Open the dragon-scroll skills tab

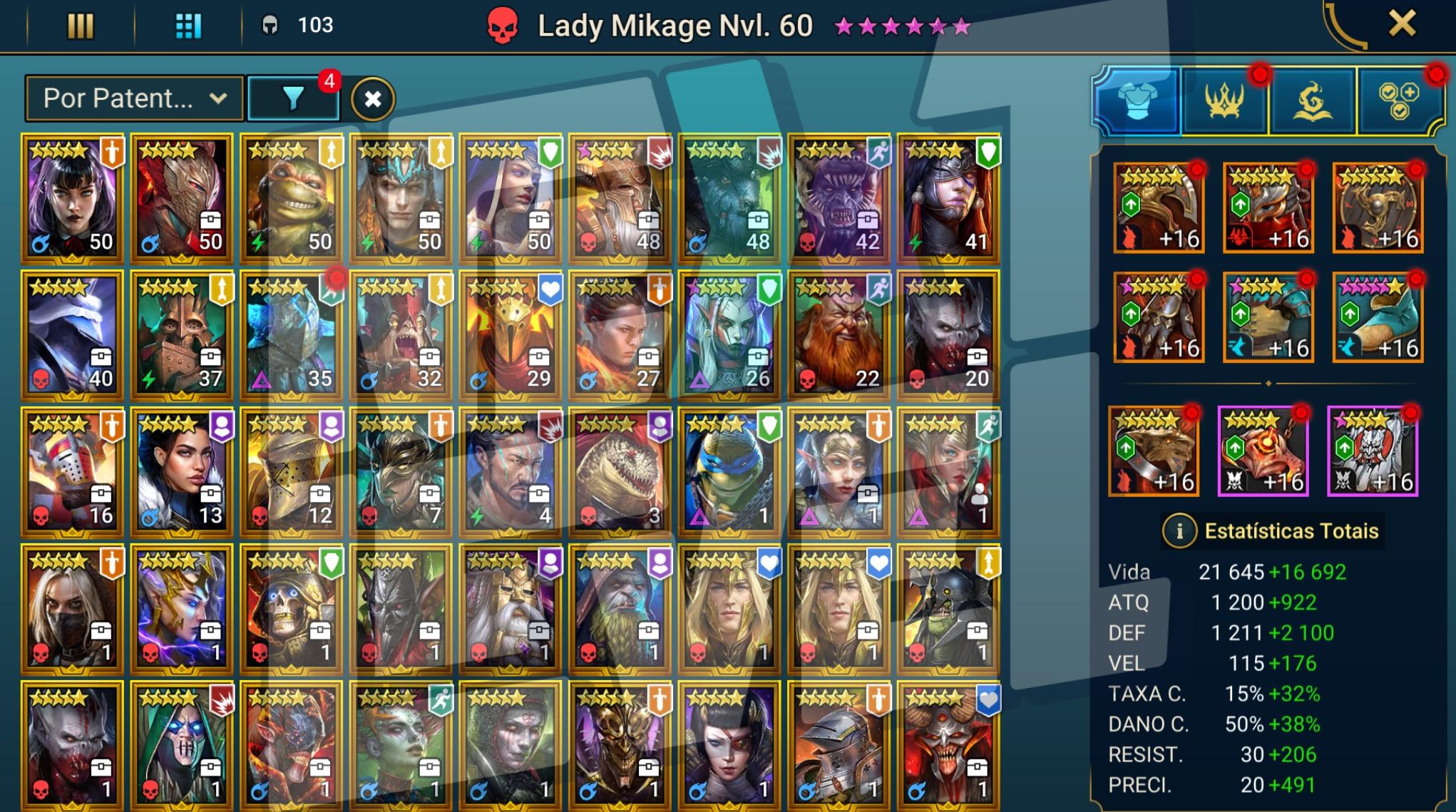tap(1312, 101)
